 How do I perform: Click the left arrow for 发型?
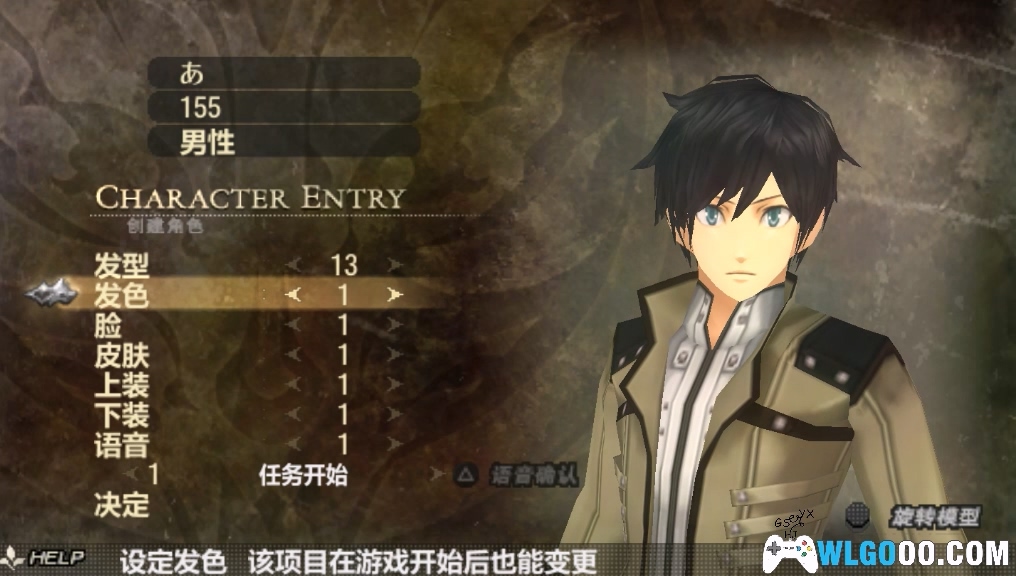[x=292, y=266]
